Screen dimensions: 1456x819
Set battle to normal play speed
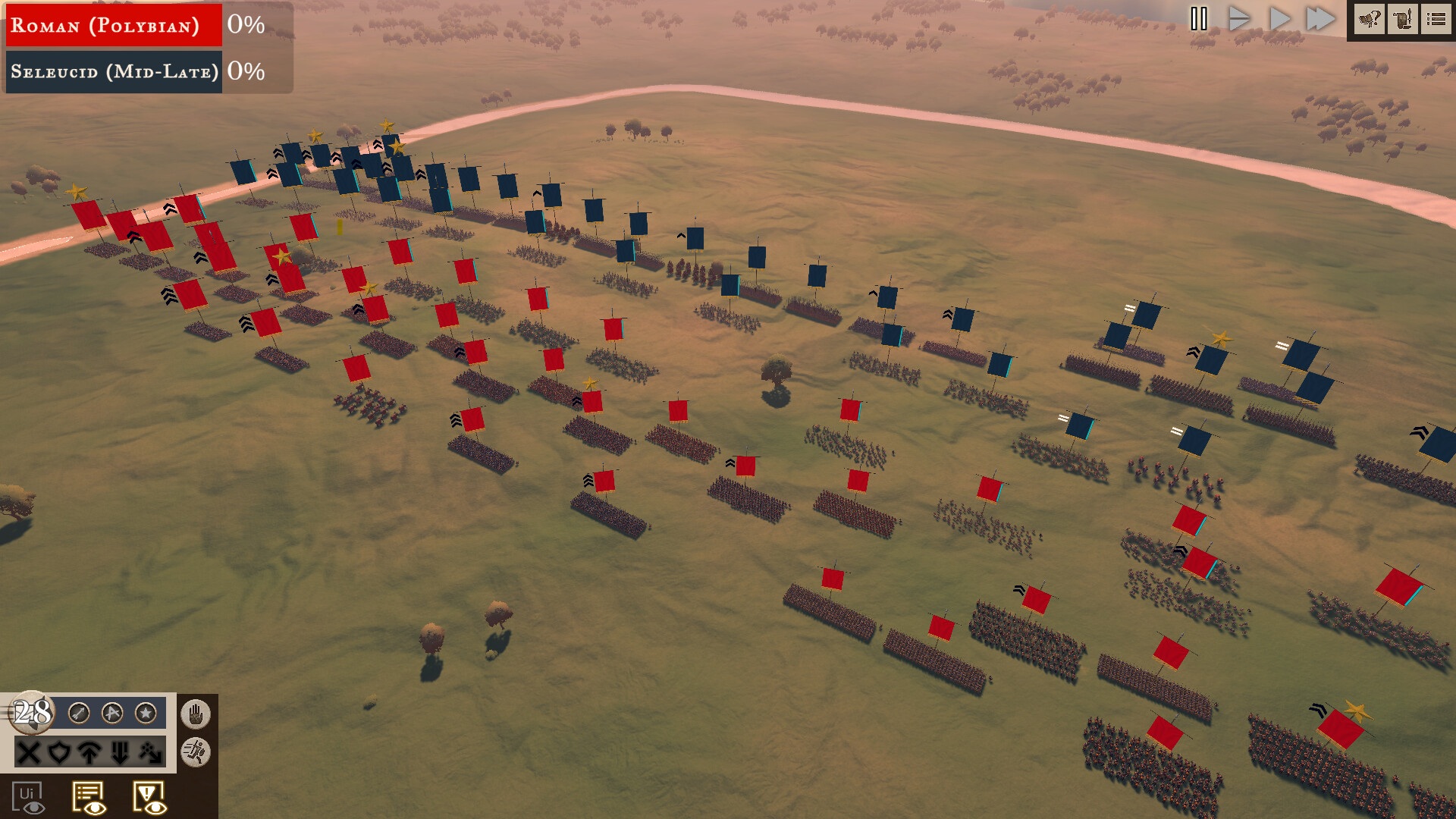click(x=1279, y=19)
